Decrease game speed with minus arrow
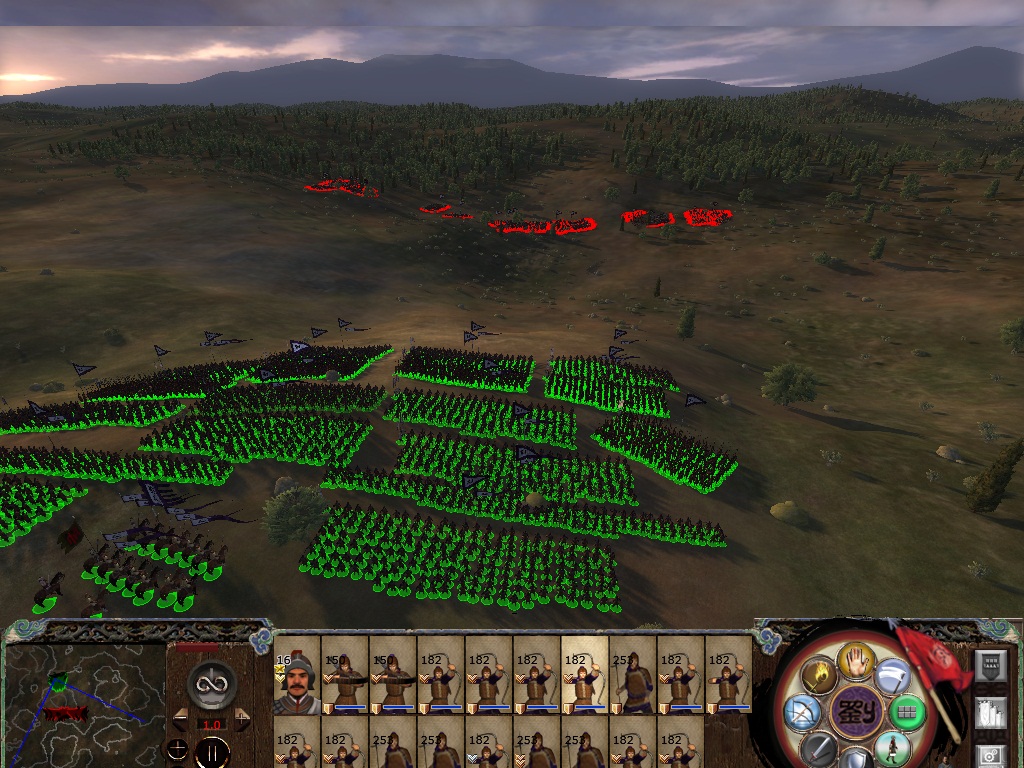Viewport: 1024px width, 768px height. 180,715
